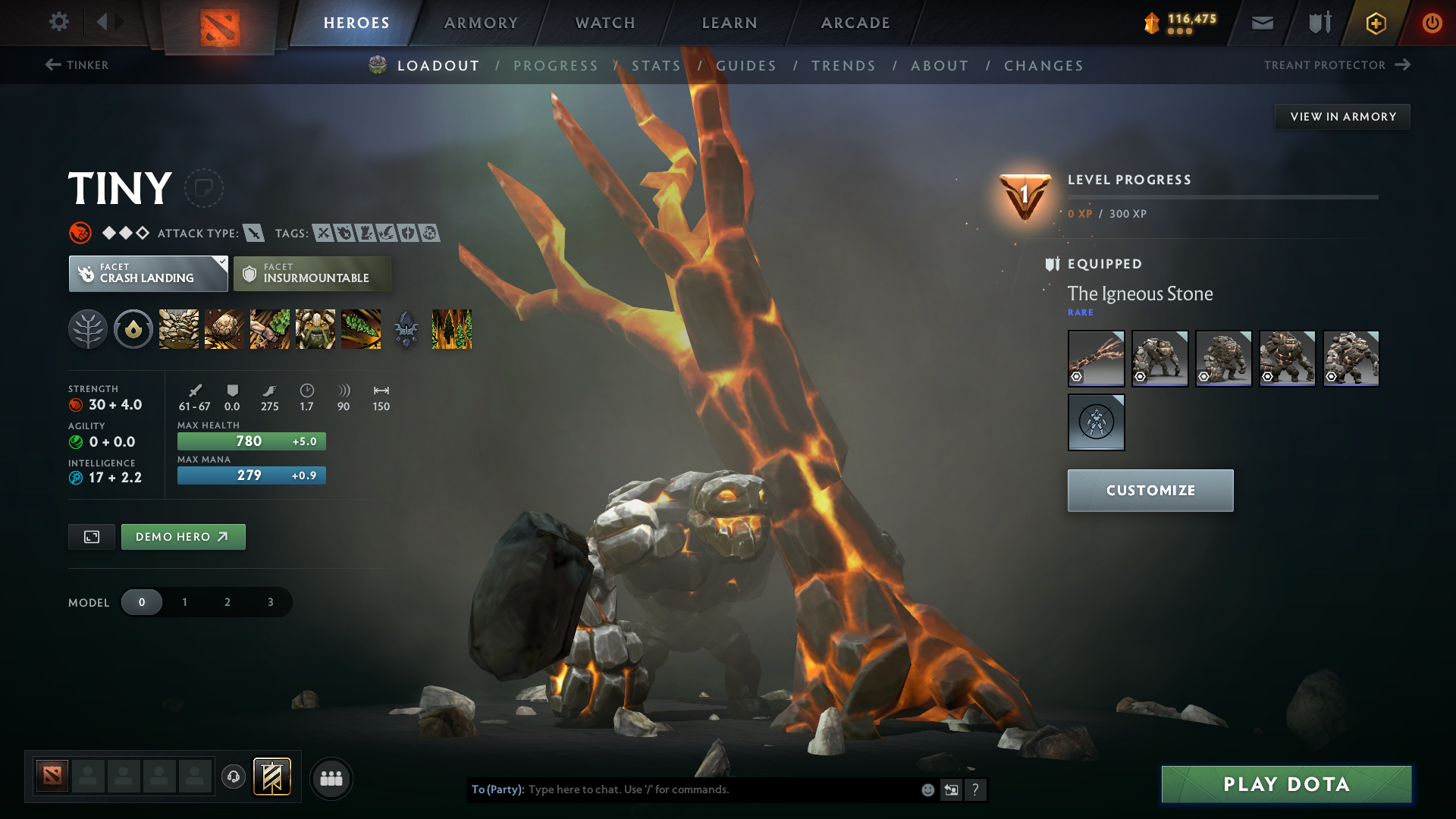Switch to the STATS tab
Screen dimensions: 1456x819
[655, 65]
